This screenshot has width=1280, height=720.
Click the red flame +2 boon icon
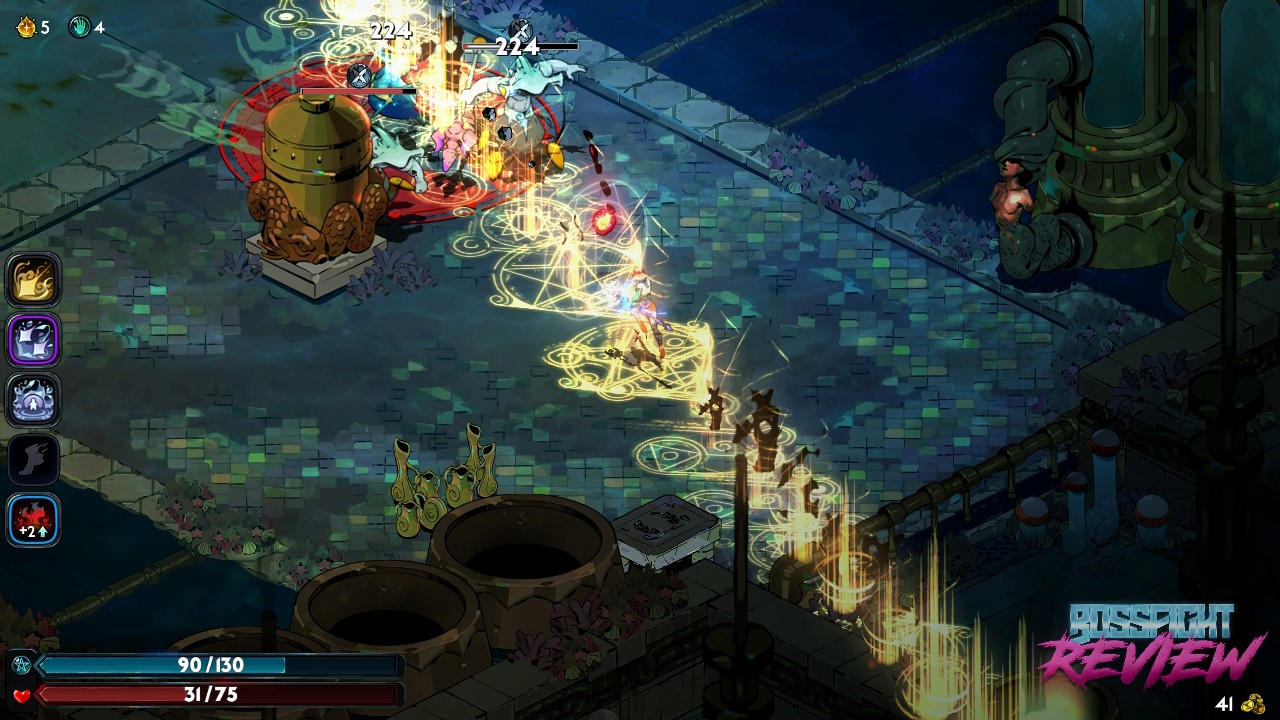point(34,521)
